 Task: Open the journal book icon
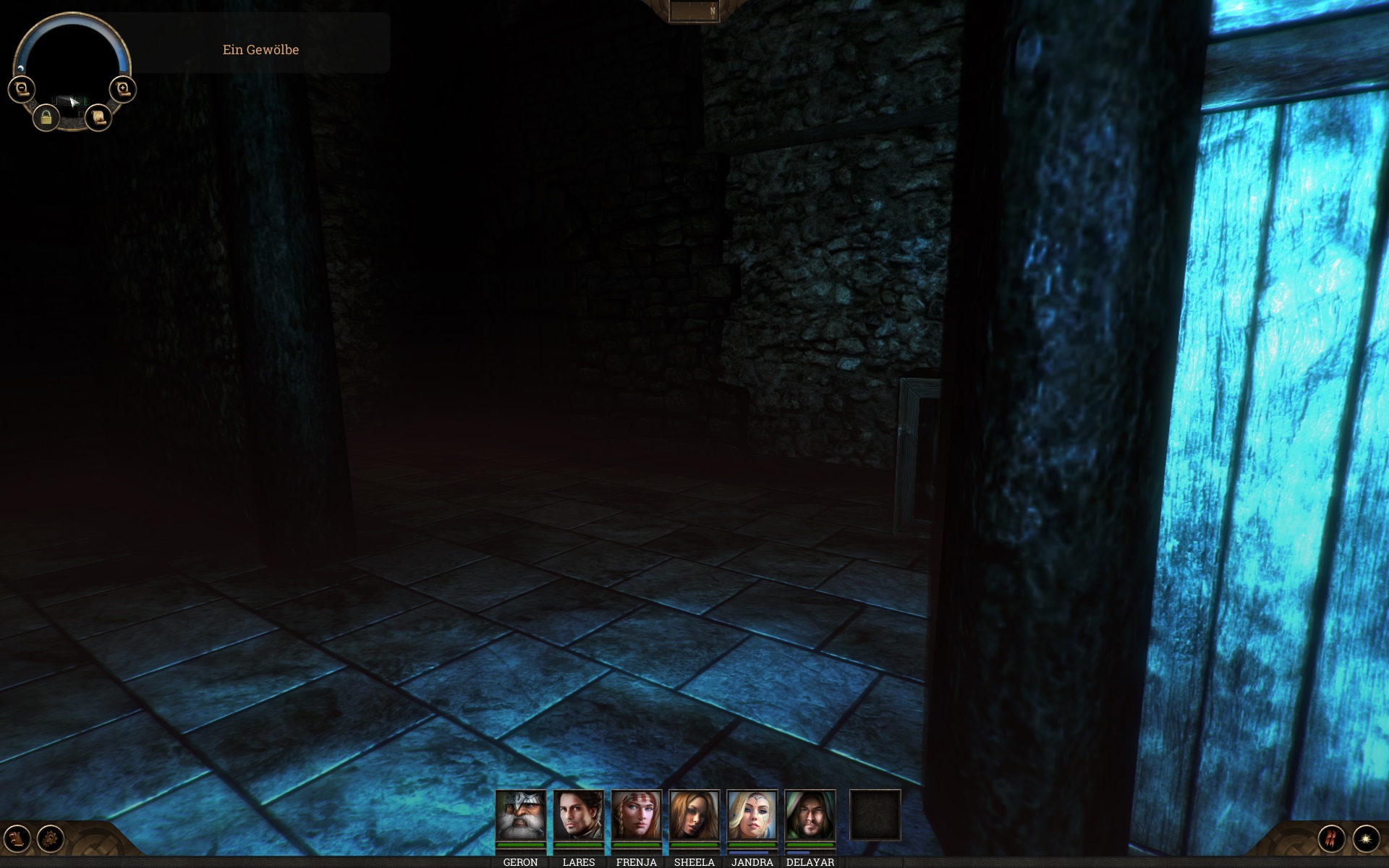17,838
